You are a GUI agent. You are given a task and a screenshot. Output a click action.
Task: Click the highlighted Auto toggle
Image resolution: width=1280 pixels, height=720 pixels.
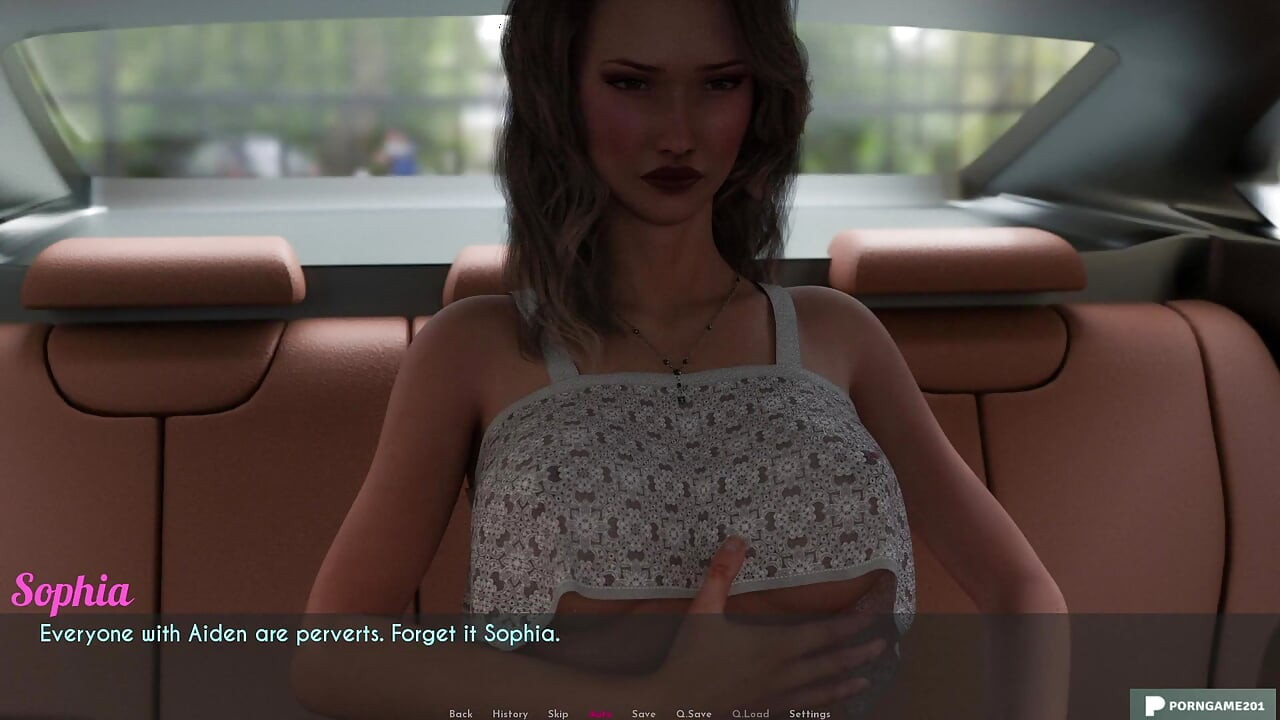(x=600, y=714)
